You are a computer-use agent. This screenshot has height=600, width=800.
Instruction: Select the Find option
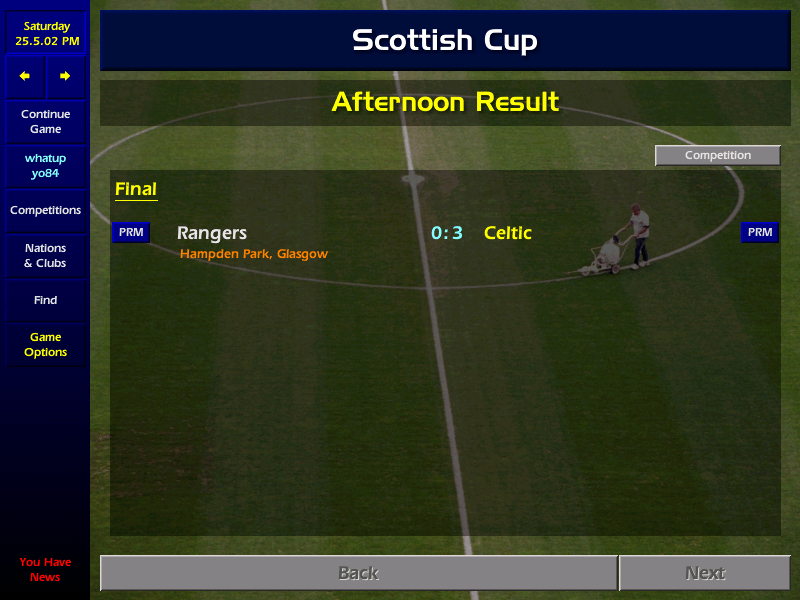(45, 300)
